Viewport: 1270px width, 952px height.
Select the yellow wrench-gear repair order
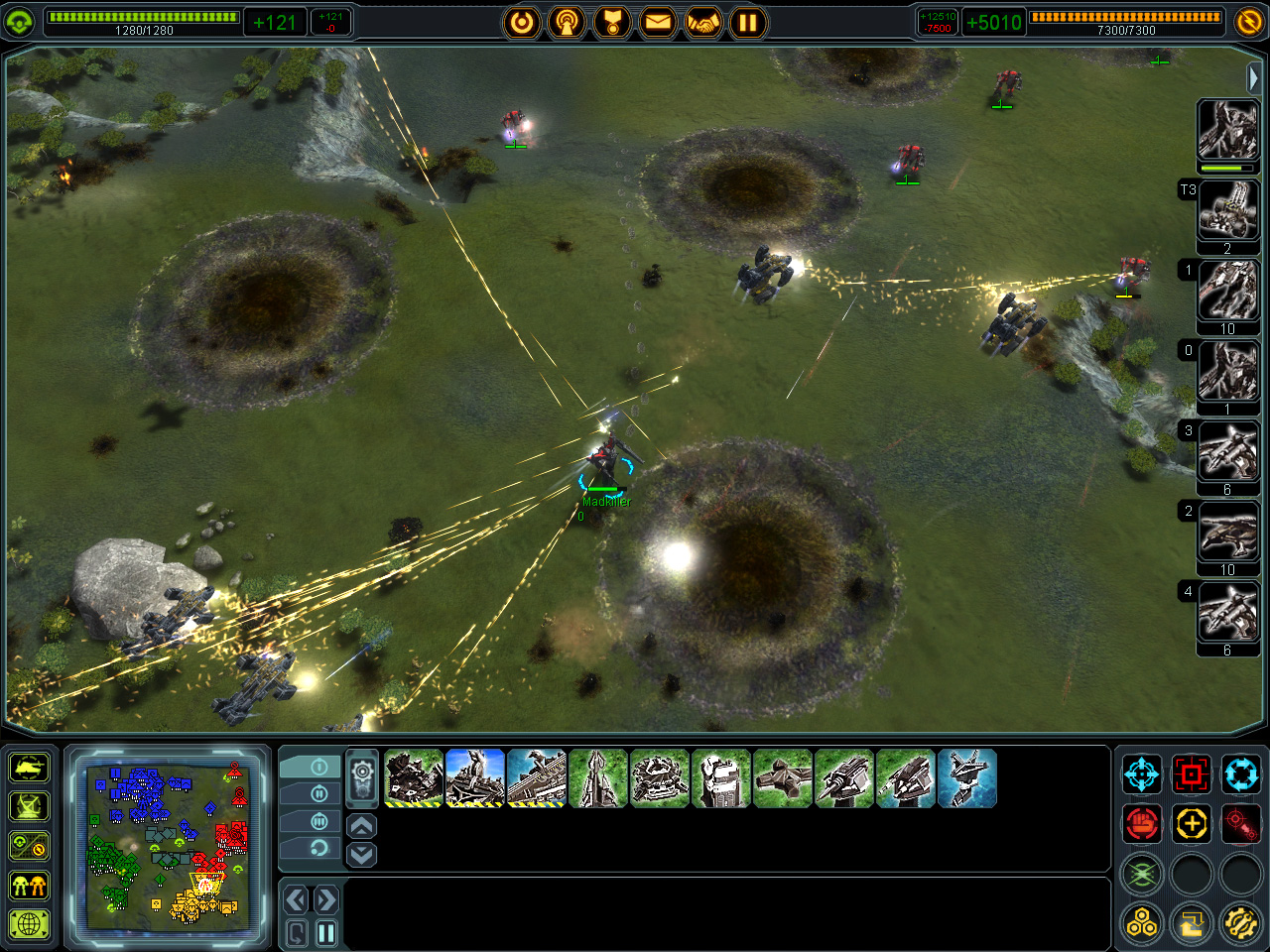pos(1240,924)
